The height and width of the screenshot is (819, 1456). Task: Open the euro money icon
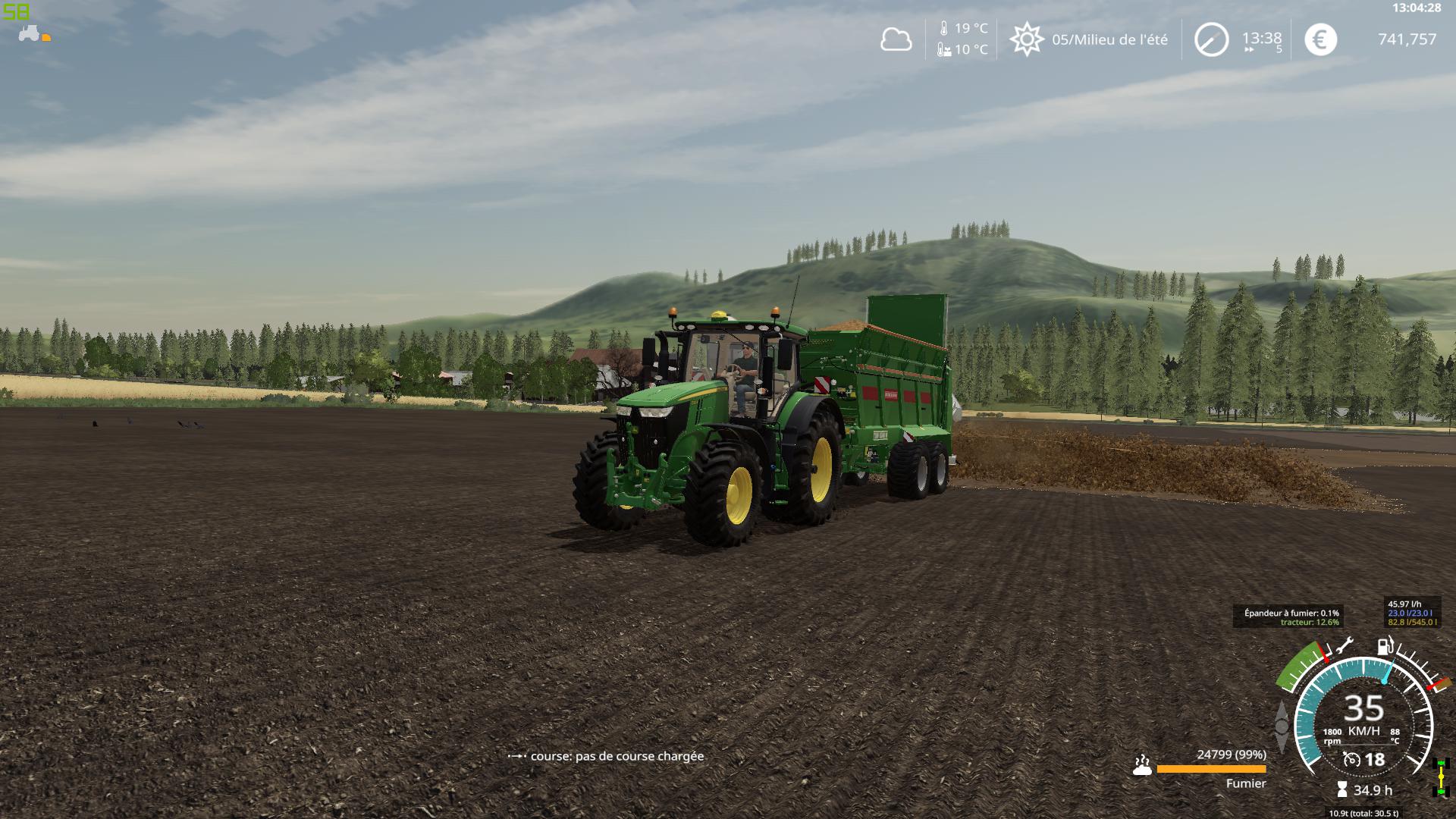[x=1320, y=39]
